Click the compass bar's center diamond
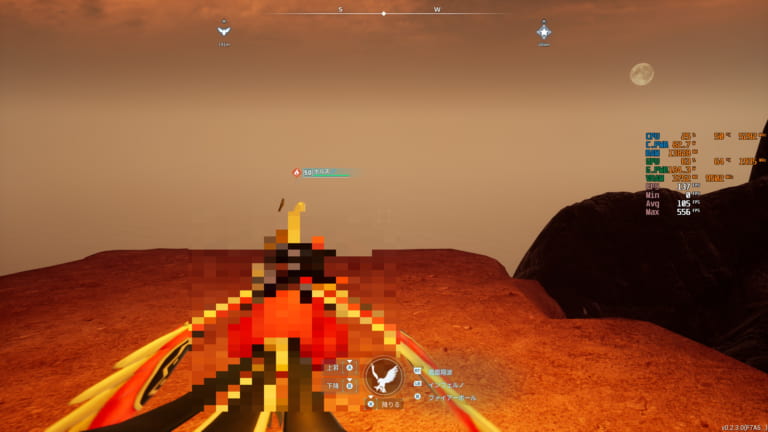768x432 pixels. (x=384, y=13)
